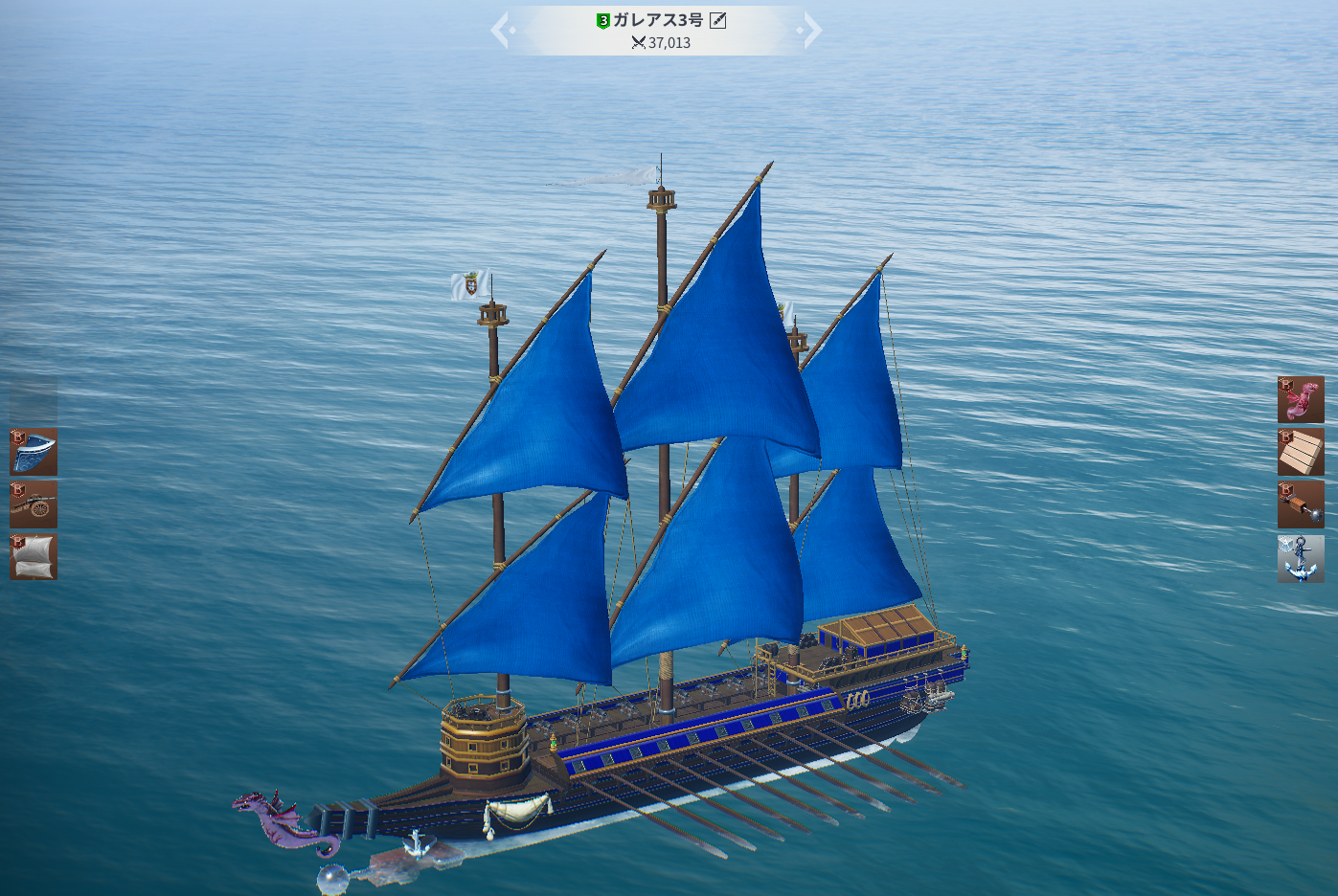Choose the white sail equipment slot
1338x896 pixels.
coord(34,557)
